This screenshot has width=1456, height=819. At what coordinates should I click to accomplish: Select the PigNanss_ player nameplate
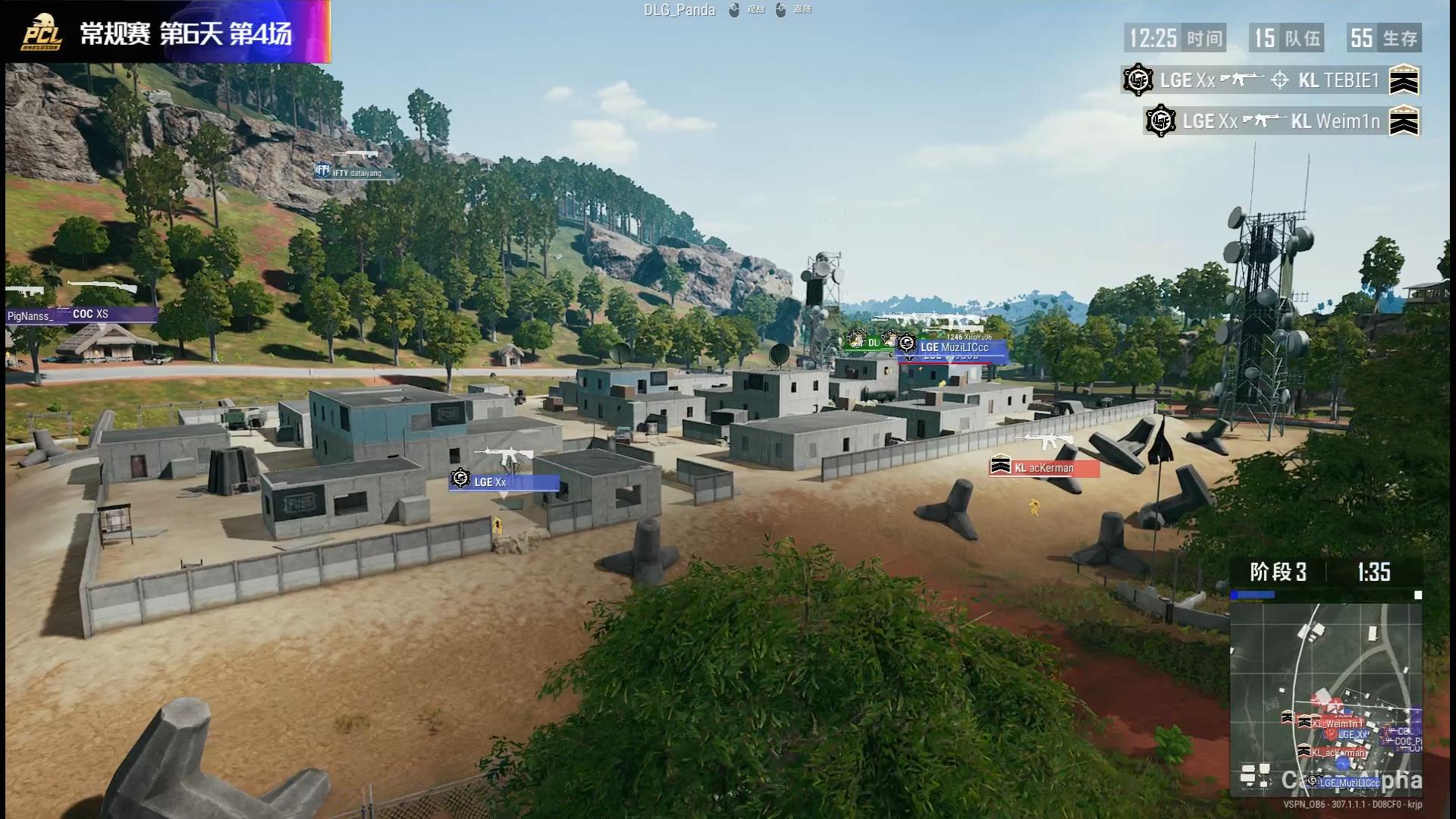click(x=32, y=316)
